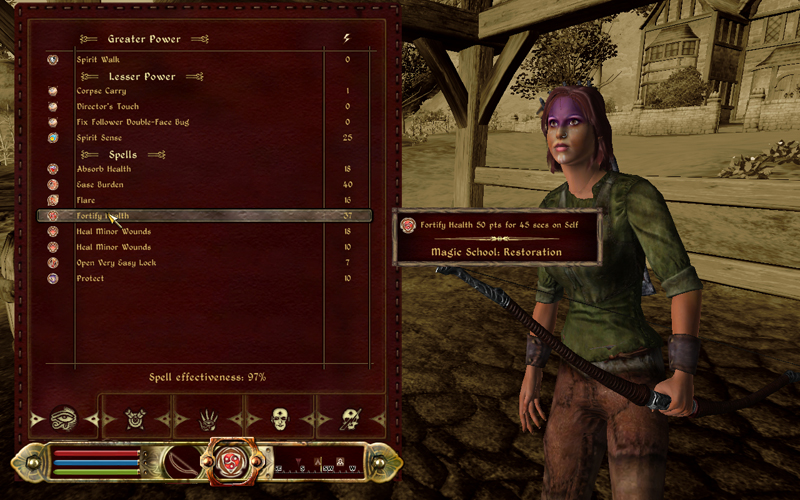Select Heal Minor Wounds costing 18 magicka
This screenshot has height=500, width=800.
pos(113,231)
